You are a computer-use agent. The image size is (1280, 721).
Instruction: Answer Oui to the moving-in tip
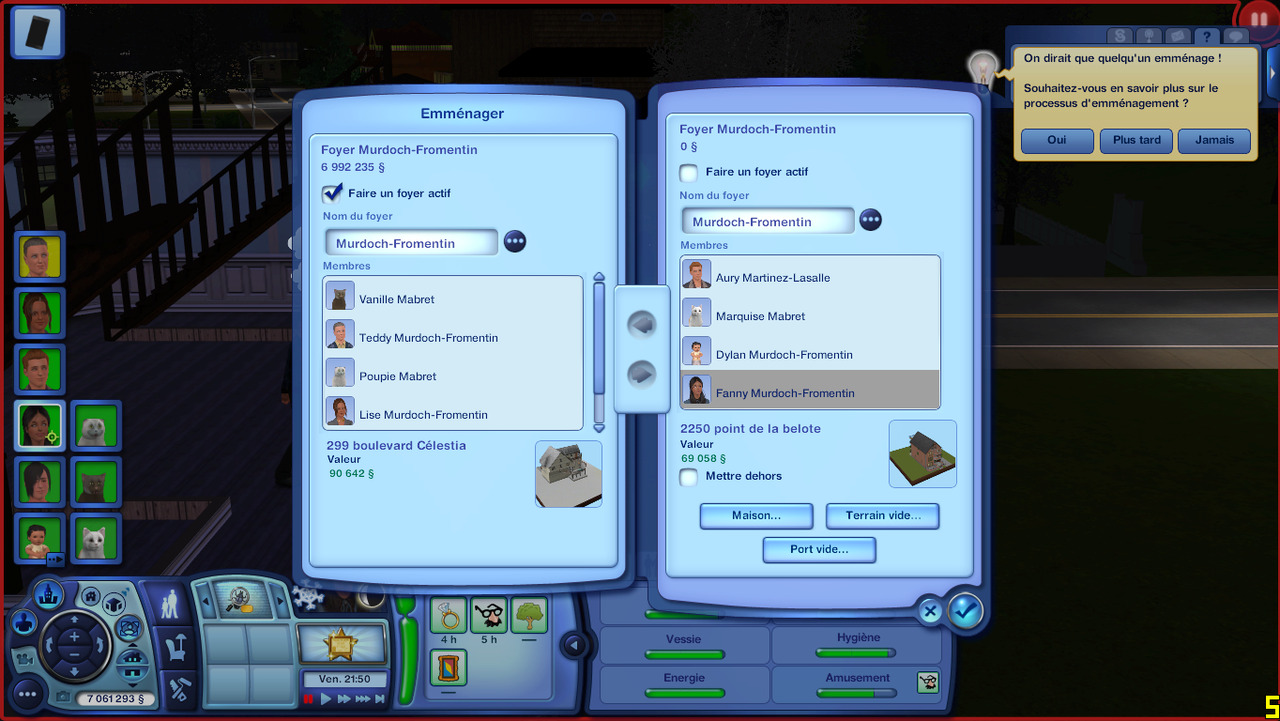click(1056, 141)
